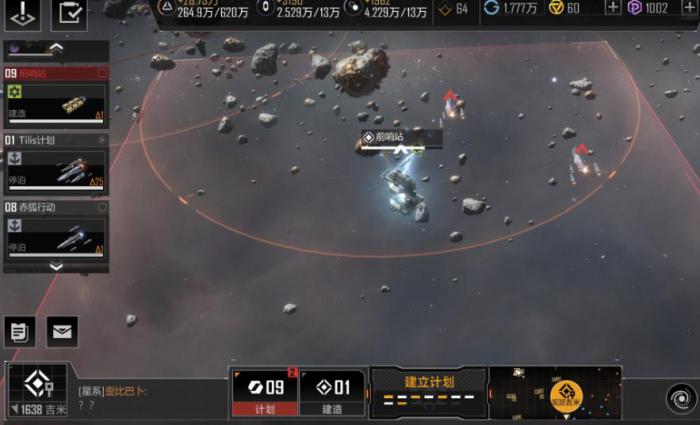Image resolution: width=700 pixels, height=425 pixels.
Task: Switch to the 计划 tab showing 09
Action: pyautogui.click(x=265, y=391)
